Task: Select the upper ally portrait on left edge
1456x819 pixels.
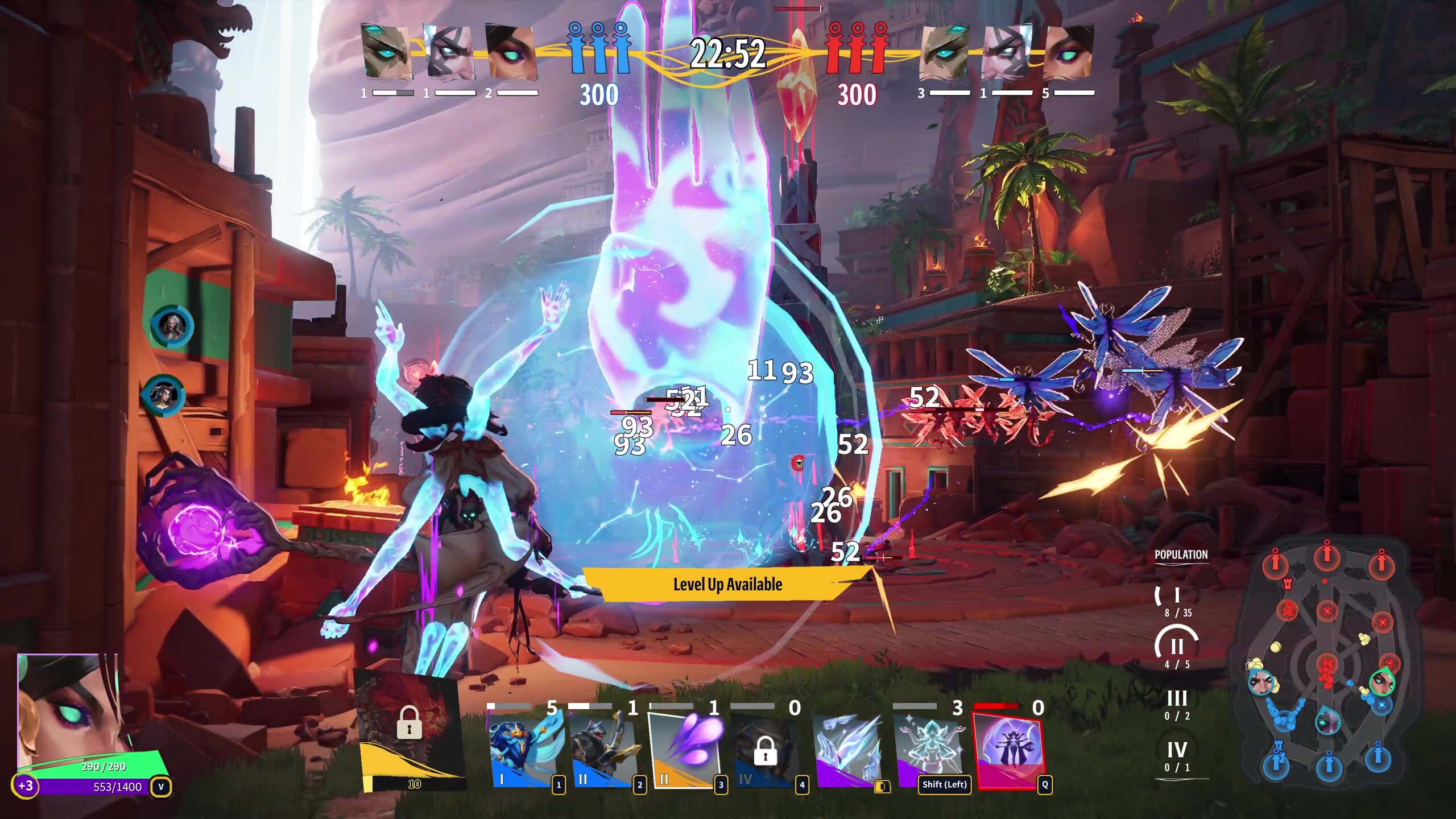Action: click(x=172, y=326)
